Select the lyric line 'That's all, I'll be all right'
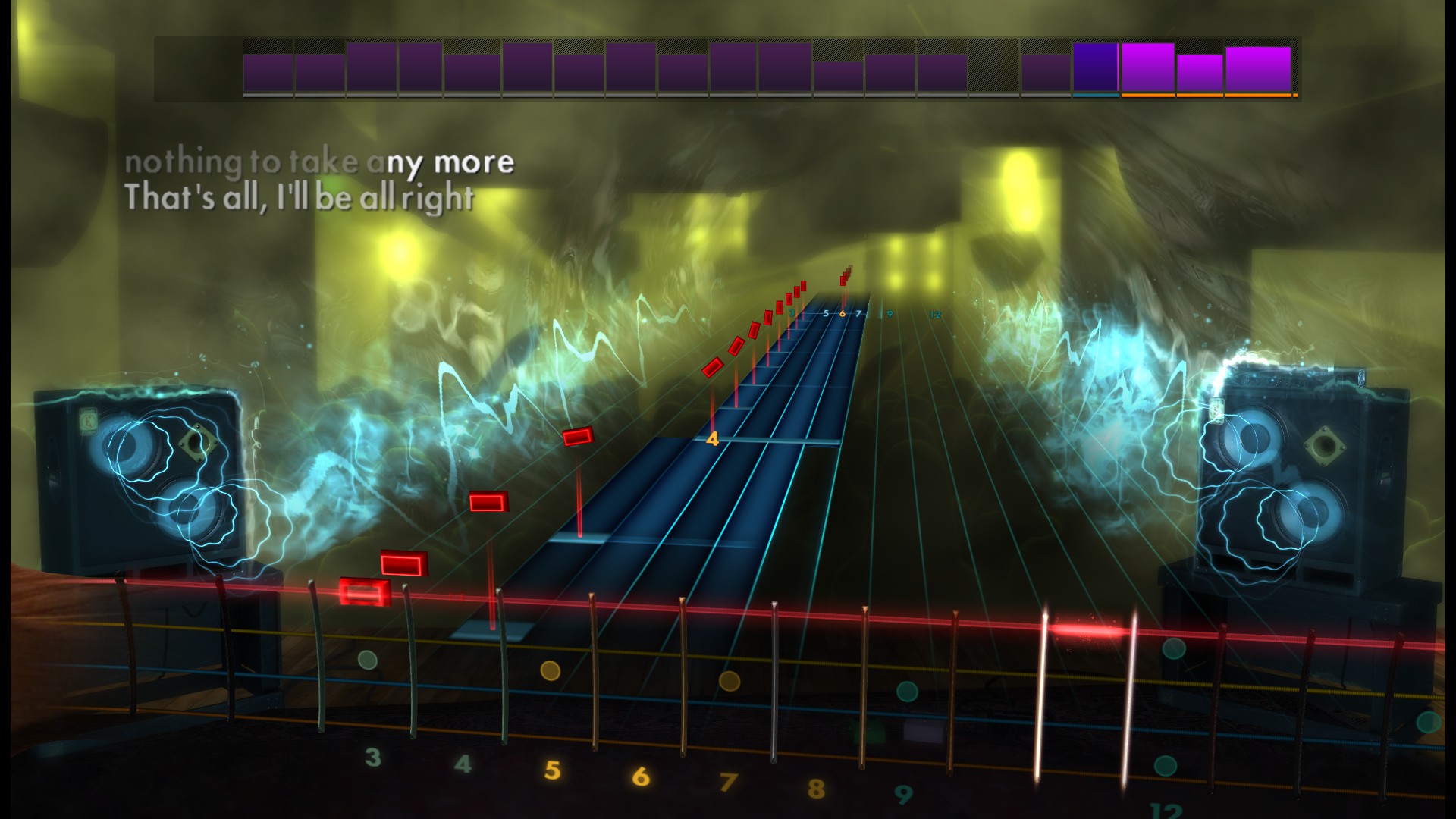Viewport: 1456px width, 819px height. tap(302, 199)
